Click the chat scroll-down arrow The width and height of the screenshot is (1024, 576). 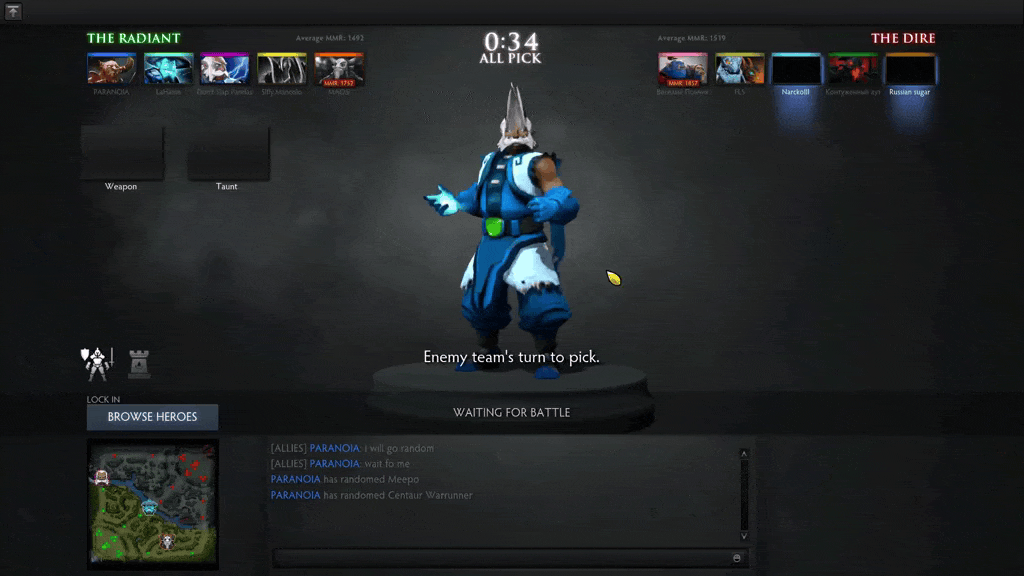click(x=743, y=536)
